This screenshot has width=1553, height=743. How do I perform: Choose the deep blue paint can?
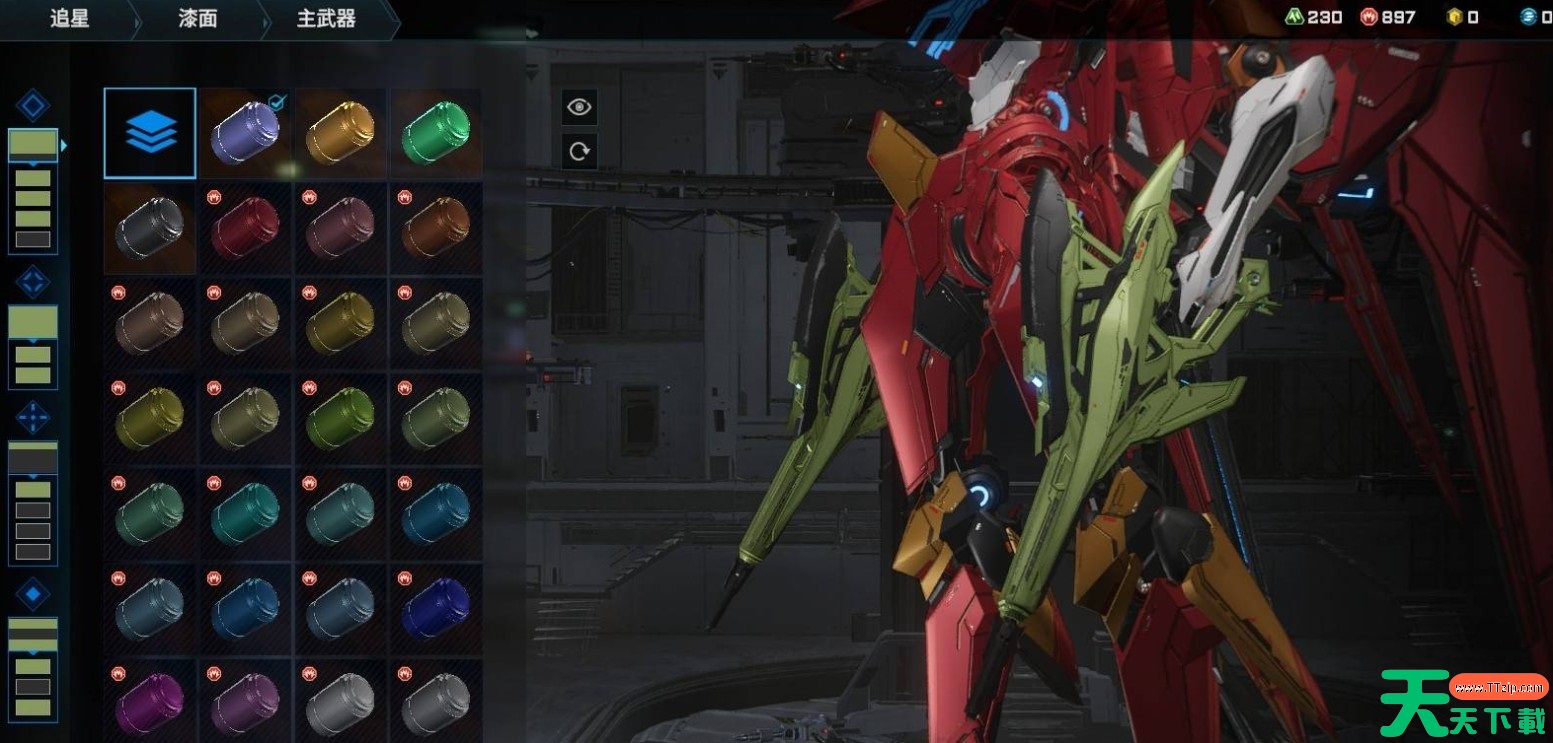tap(435, 610)
